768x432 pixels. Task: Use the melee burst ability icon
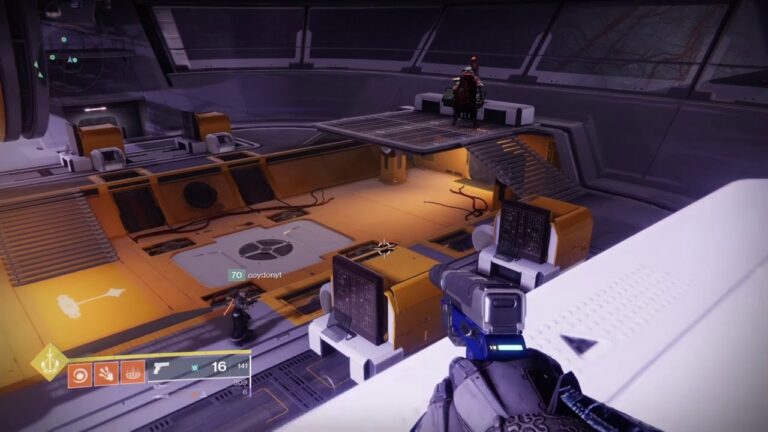(x=105, y=375)
